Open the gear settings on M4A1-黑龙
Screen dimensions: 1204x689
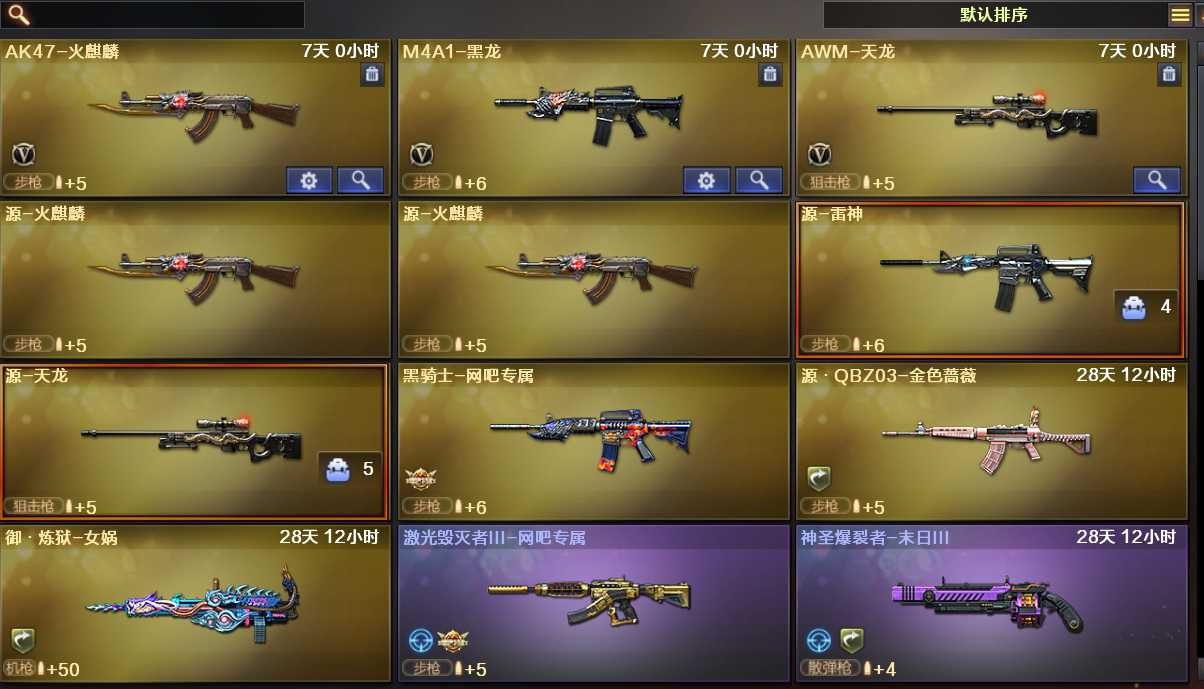pyautogui.click(x=707, y=180)
